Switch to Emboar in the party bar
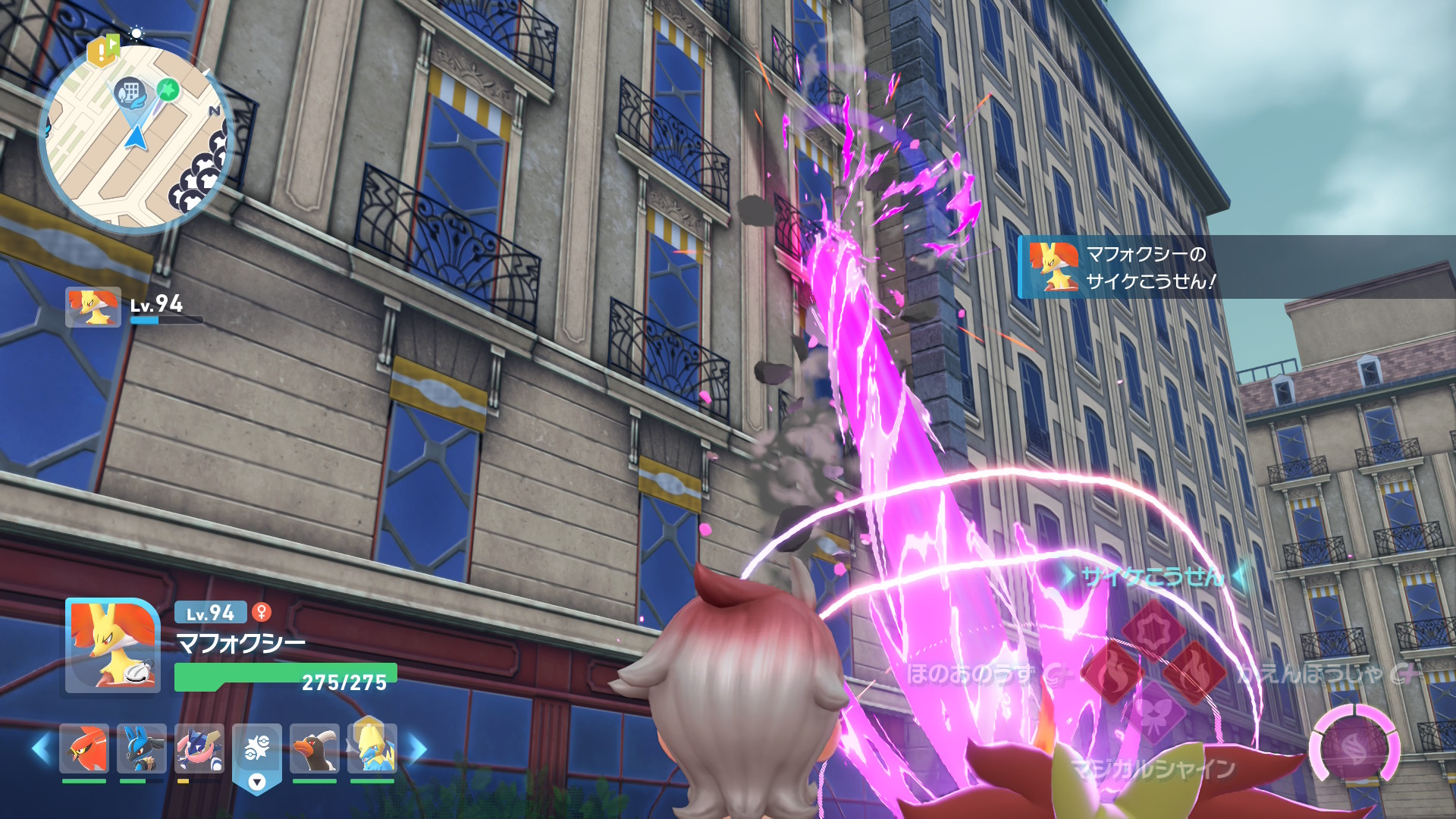 (314, 748)
